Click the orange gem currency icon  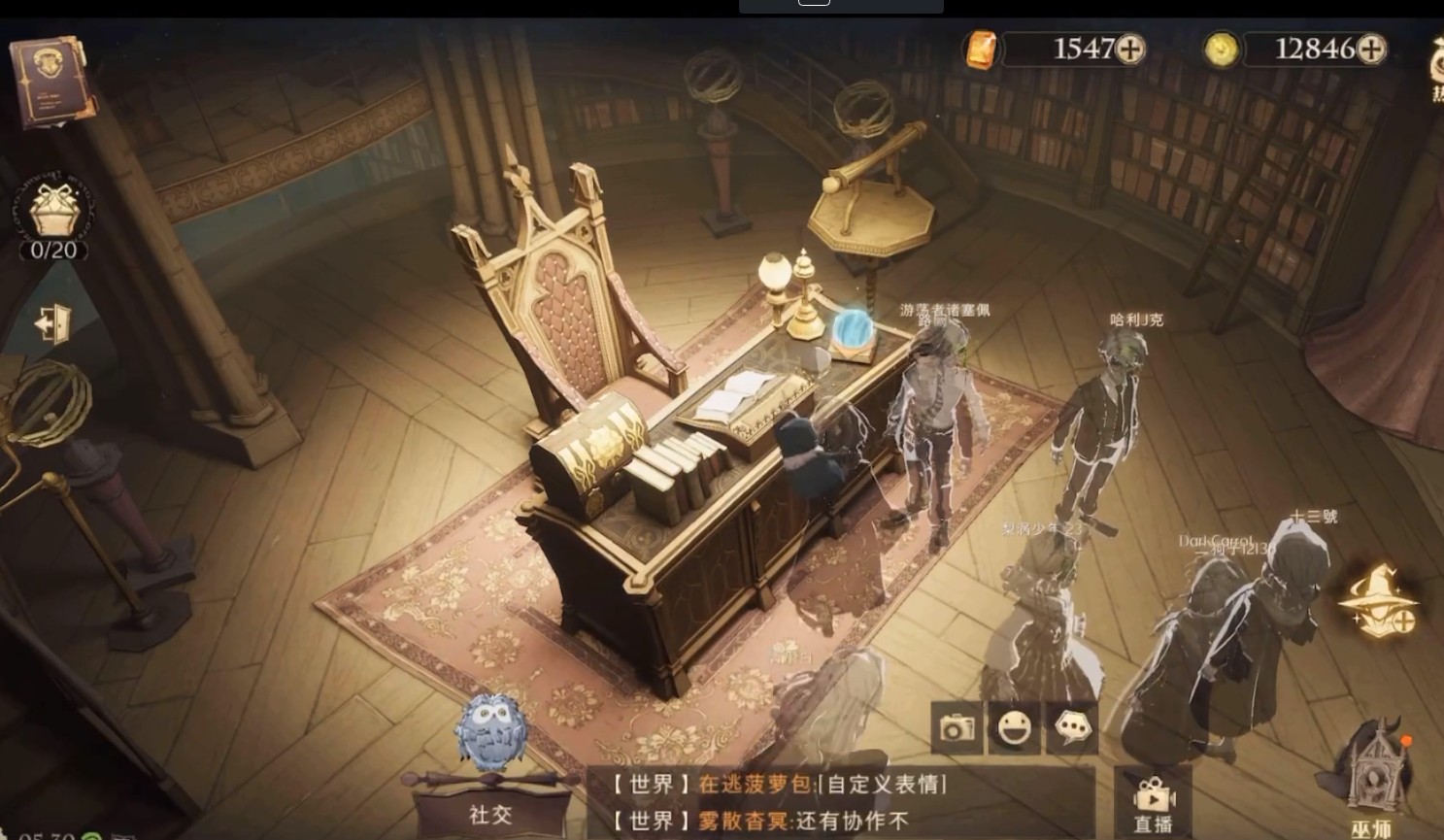click(x=982, y=47)
